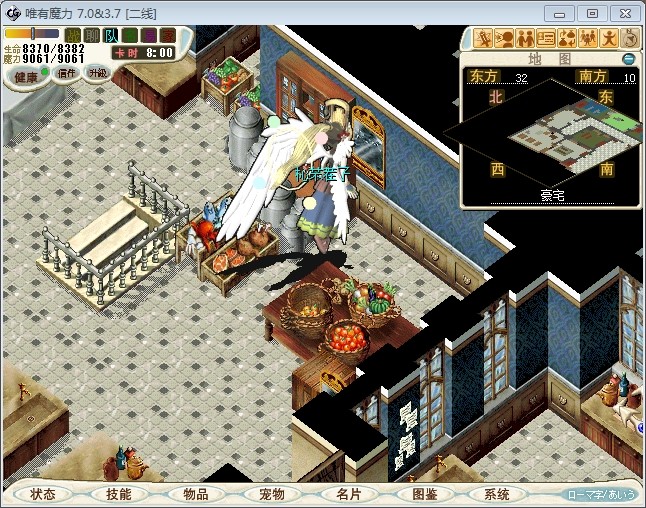Click the 升級 level-up button

click(x=97, y=73)
